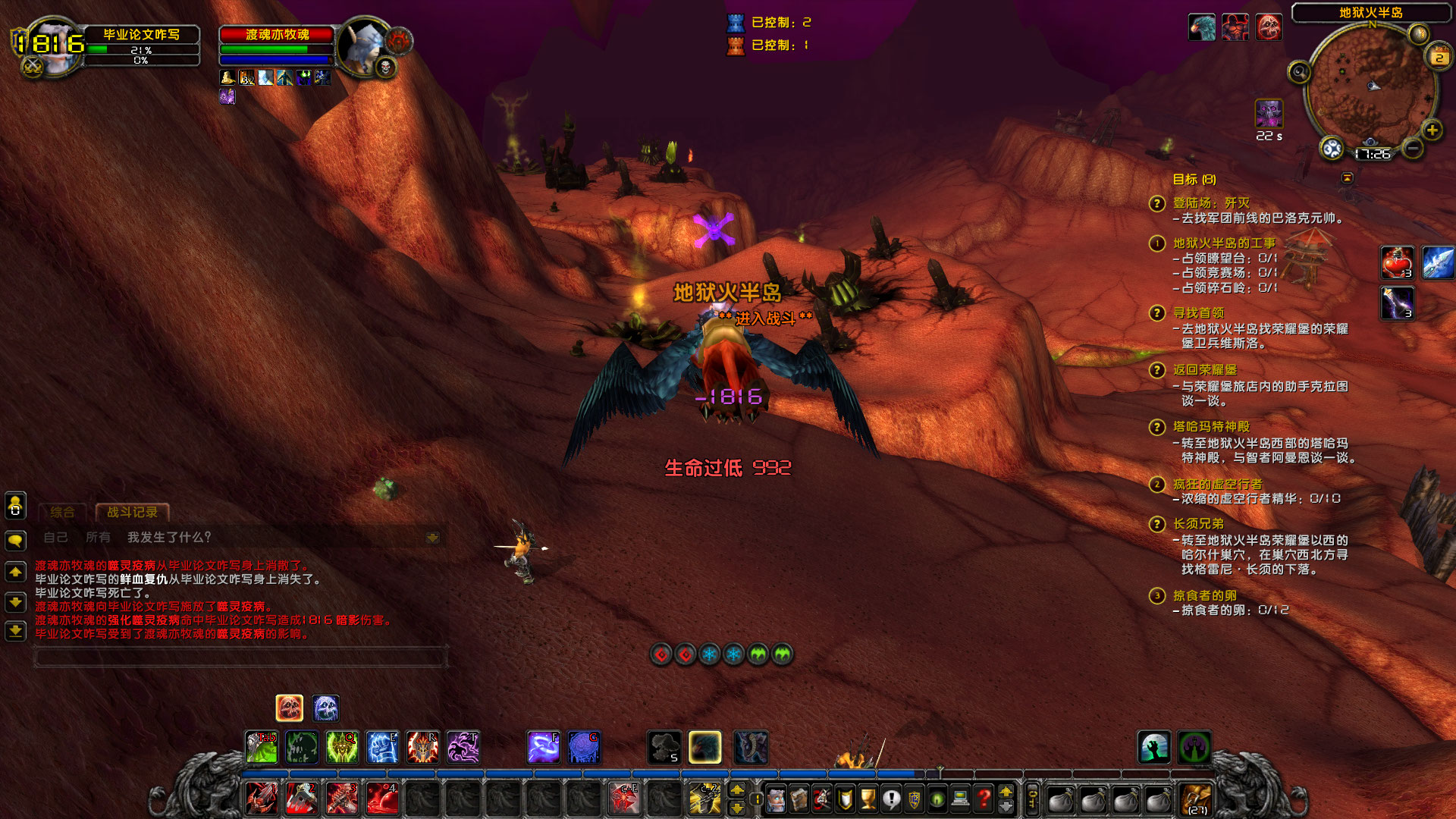Open the minimap tracking magnifier menu

click(x=1299, y=71)
